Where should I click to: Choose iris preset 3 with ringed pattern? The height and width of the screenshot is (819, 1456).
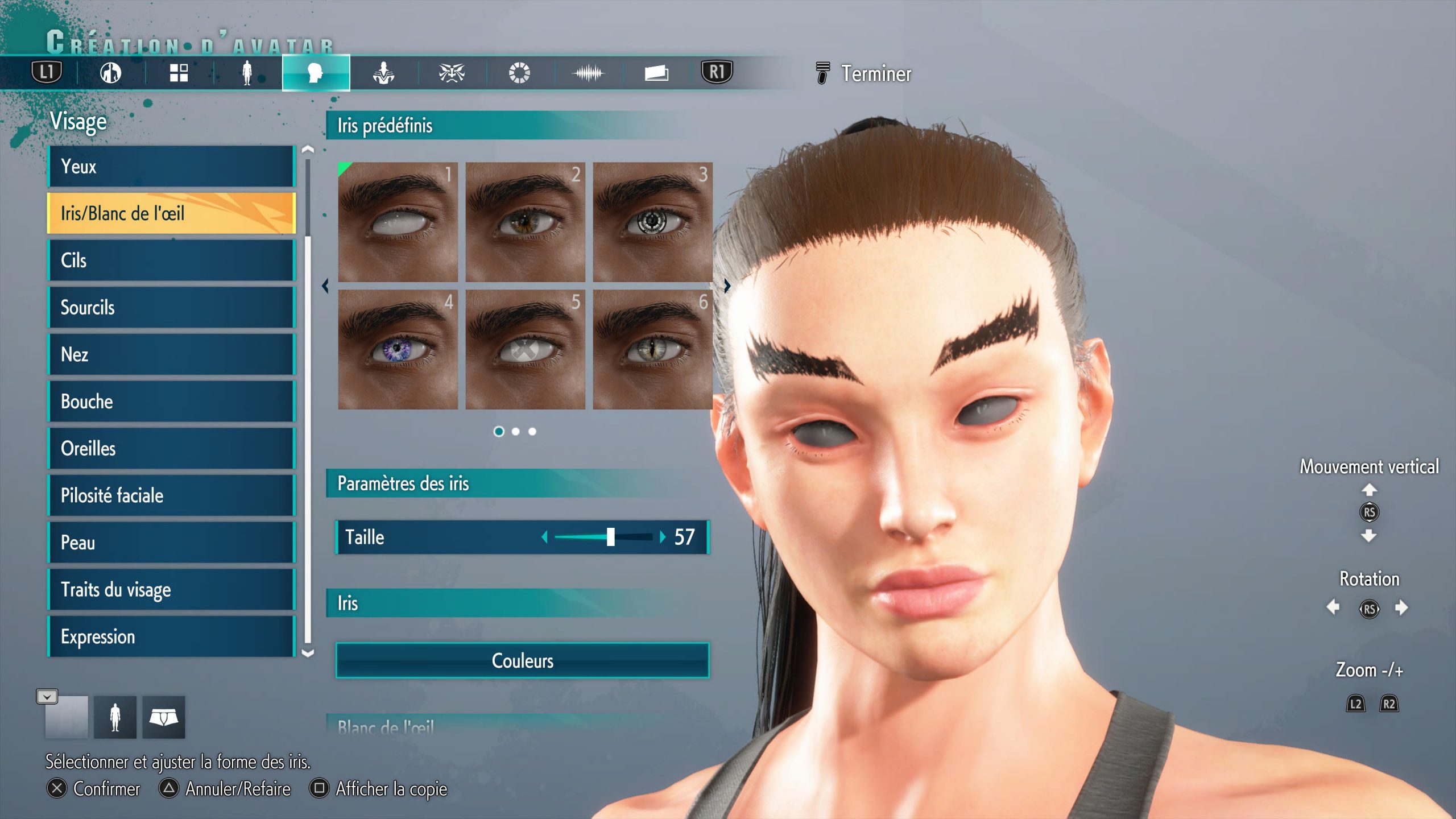click(652, 222)
